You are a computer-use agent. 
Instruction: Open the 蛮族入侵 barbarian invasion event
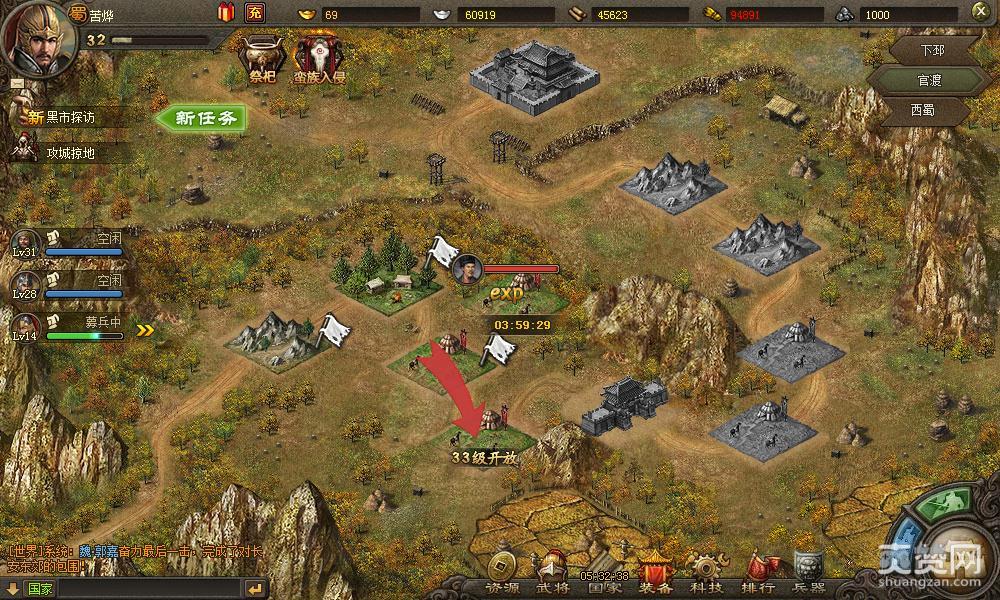(x=319, y=59)
